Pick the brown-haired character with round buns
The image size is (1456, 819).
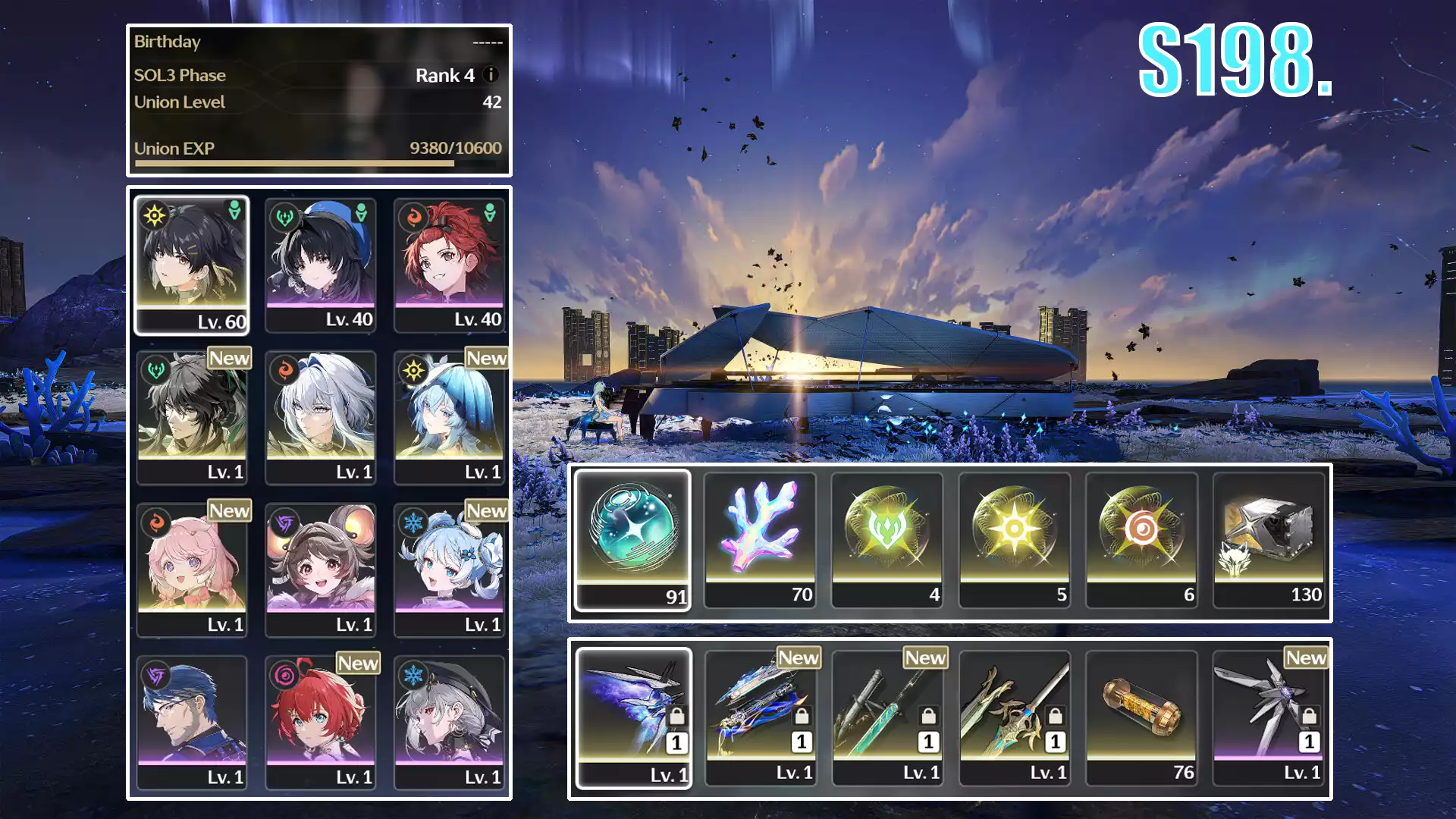coord(321,570)
